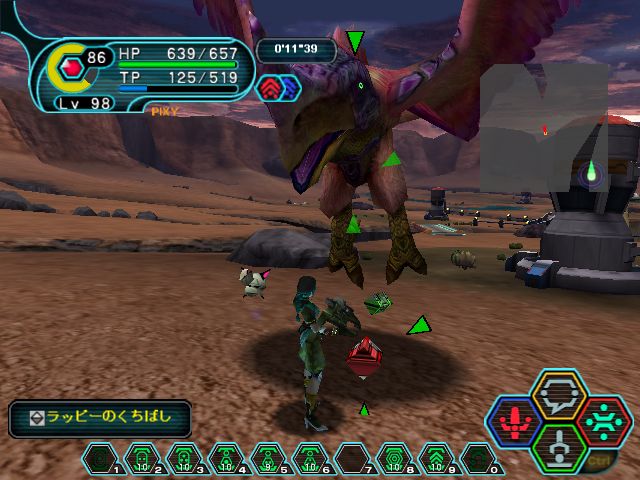Activate quick slot 4 on the hotbar
The image size is (640, 480).
[226, 460]
